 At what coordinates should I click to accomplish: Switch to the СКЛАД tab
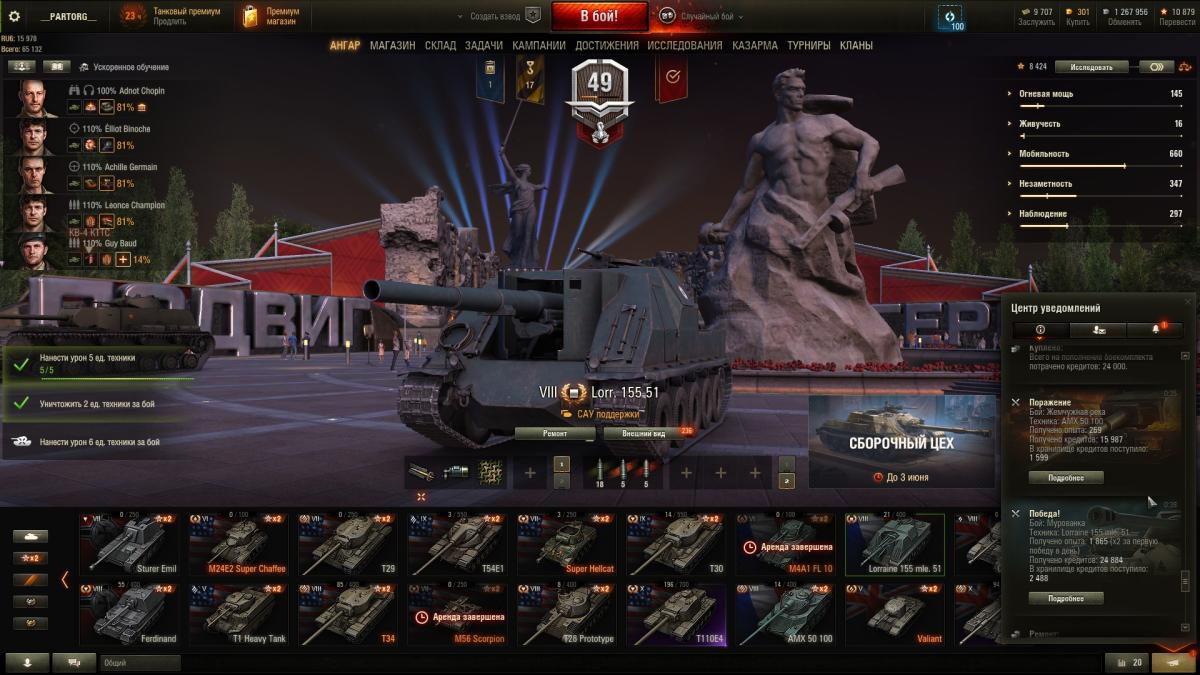coord(440,45)
